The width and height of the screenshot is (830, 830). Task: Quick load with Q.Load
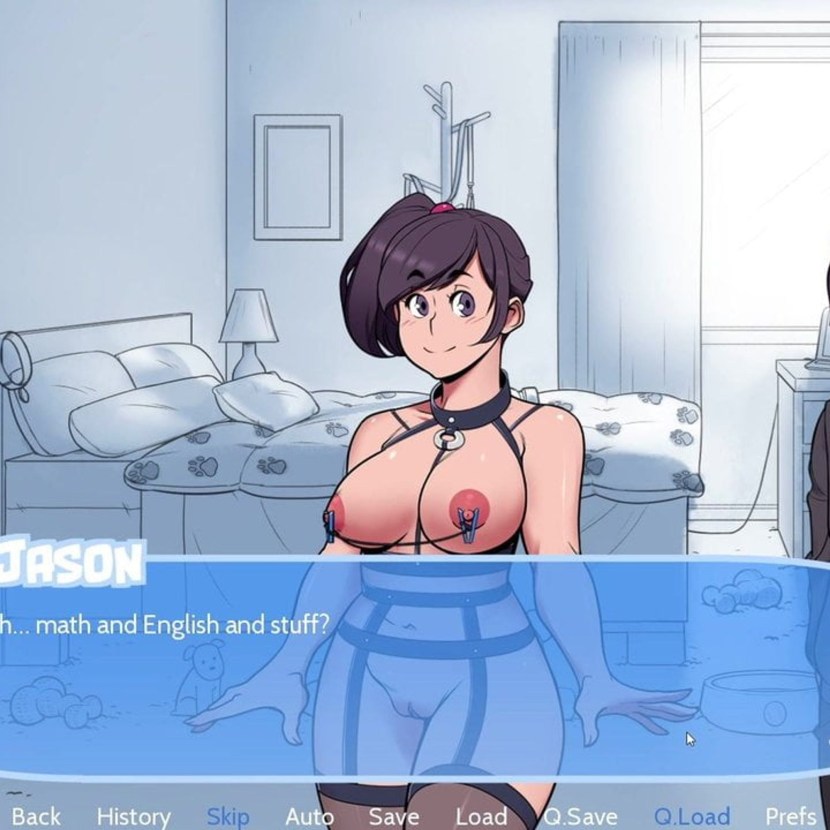[x=692, y=816]
